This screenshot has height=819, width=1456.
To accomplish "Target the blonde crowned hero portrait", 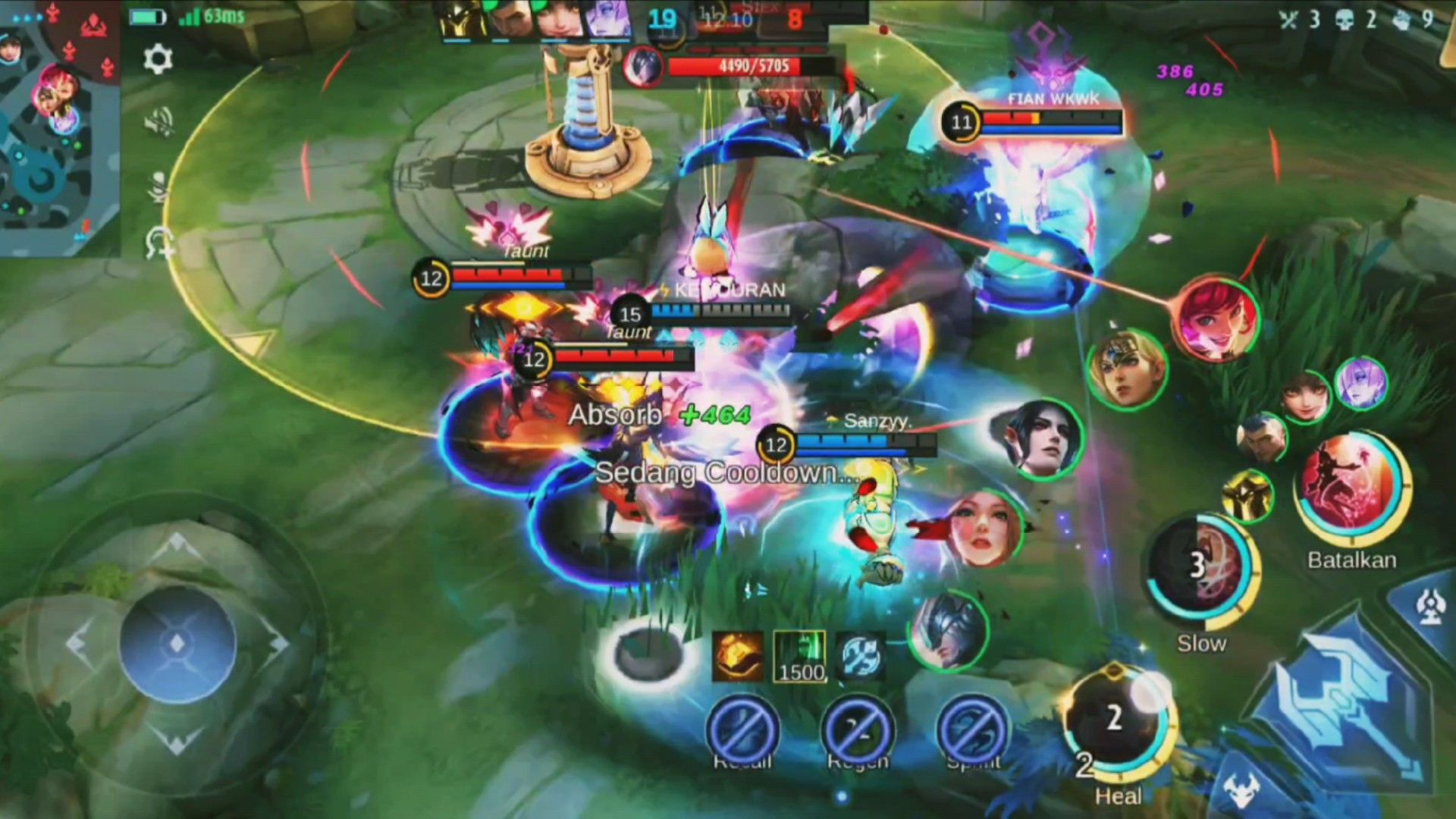I will (x=1127, y=369).
